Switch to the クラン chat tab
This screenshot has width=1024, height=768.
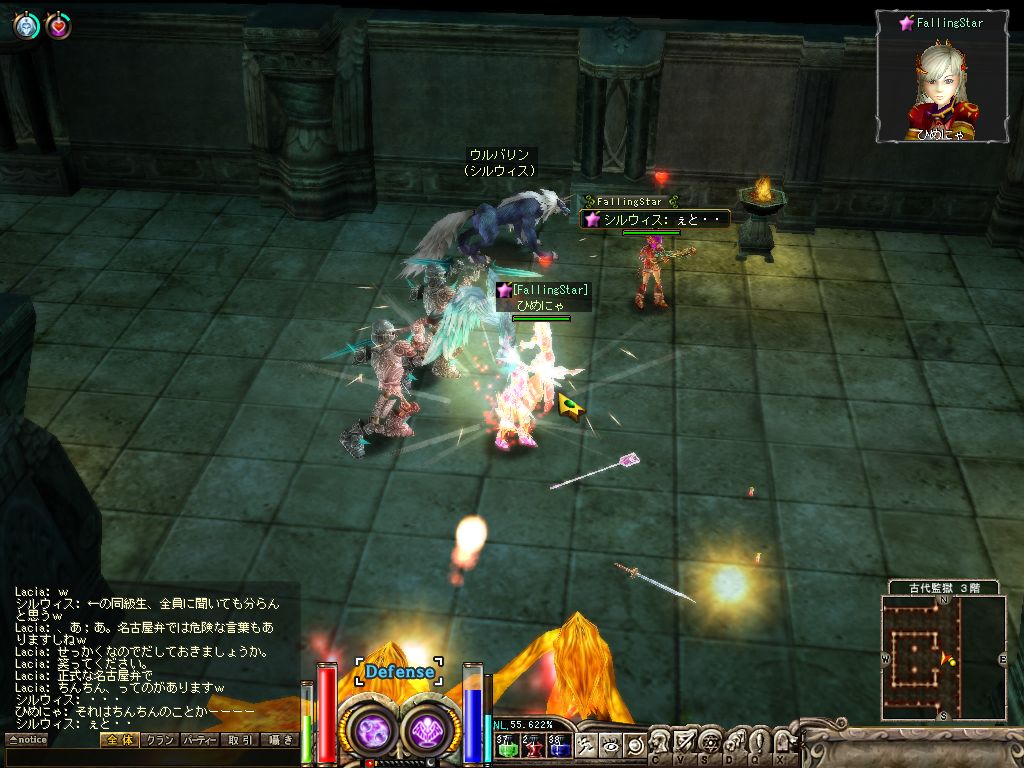point(158,740)
